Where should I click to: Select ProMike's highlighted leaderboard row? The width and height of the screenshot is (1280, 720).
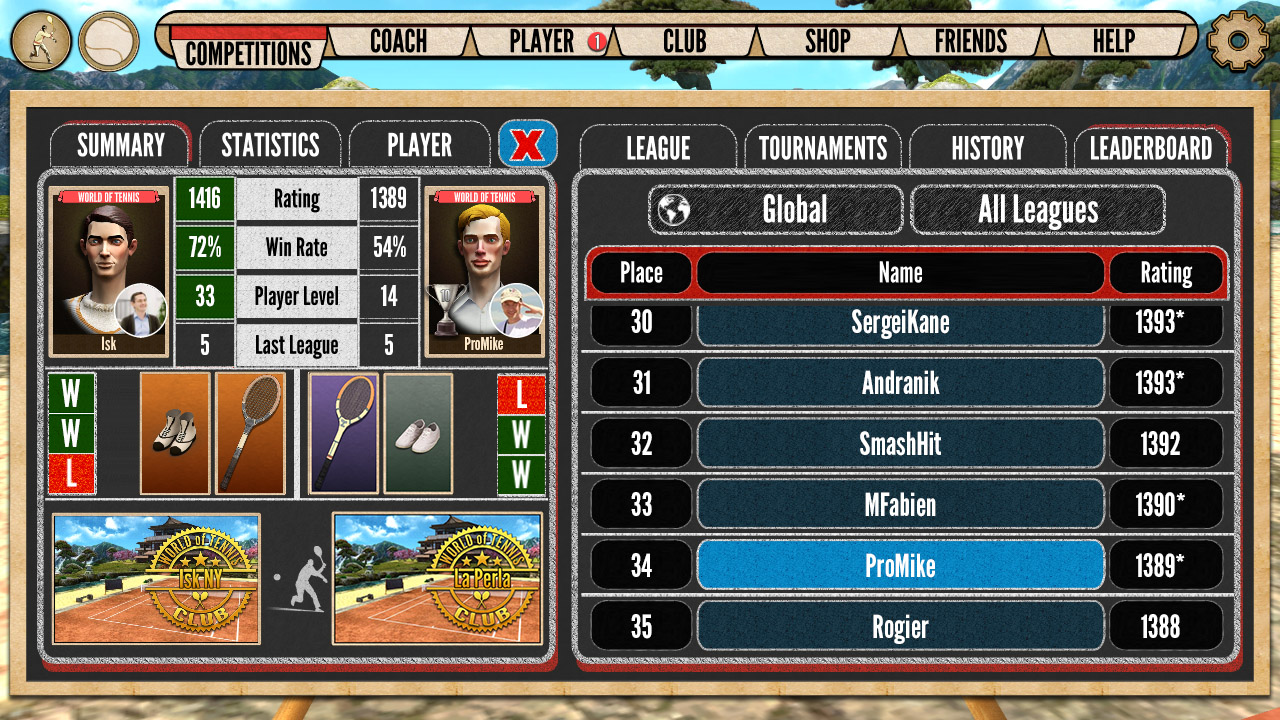point(900,566)
